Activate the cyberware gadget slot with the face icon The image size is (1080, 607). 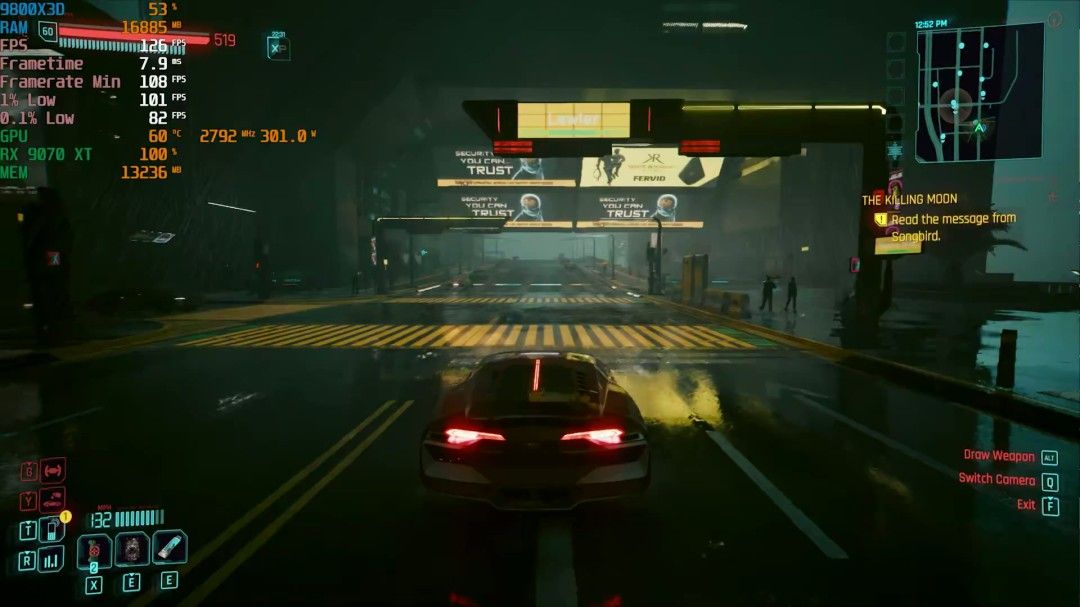(132, 549)
